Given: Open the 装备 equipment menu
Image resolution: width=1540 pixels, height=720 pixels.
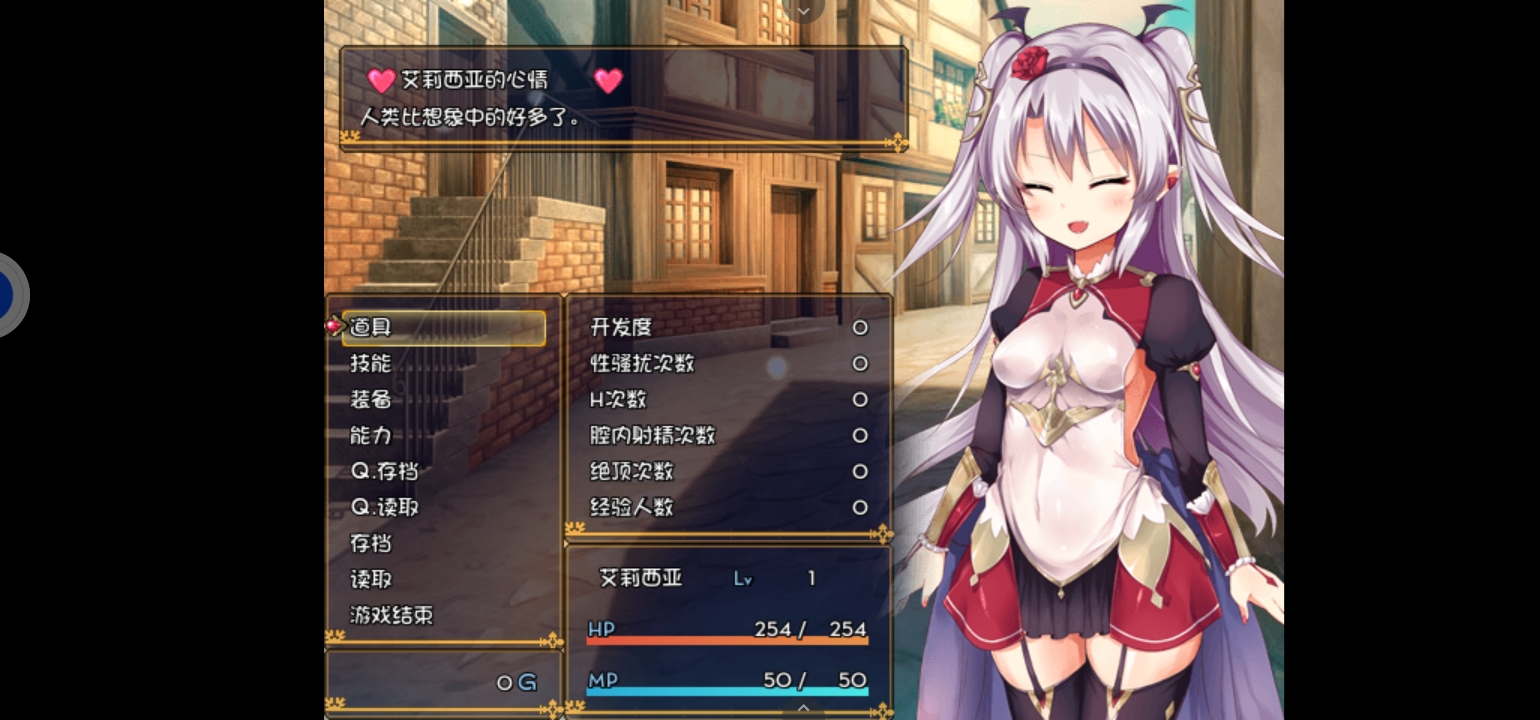Looking at the screenshot, I should pyautogui.click(x=371, y=400).
